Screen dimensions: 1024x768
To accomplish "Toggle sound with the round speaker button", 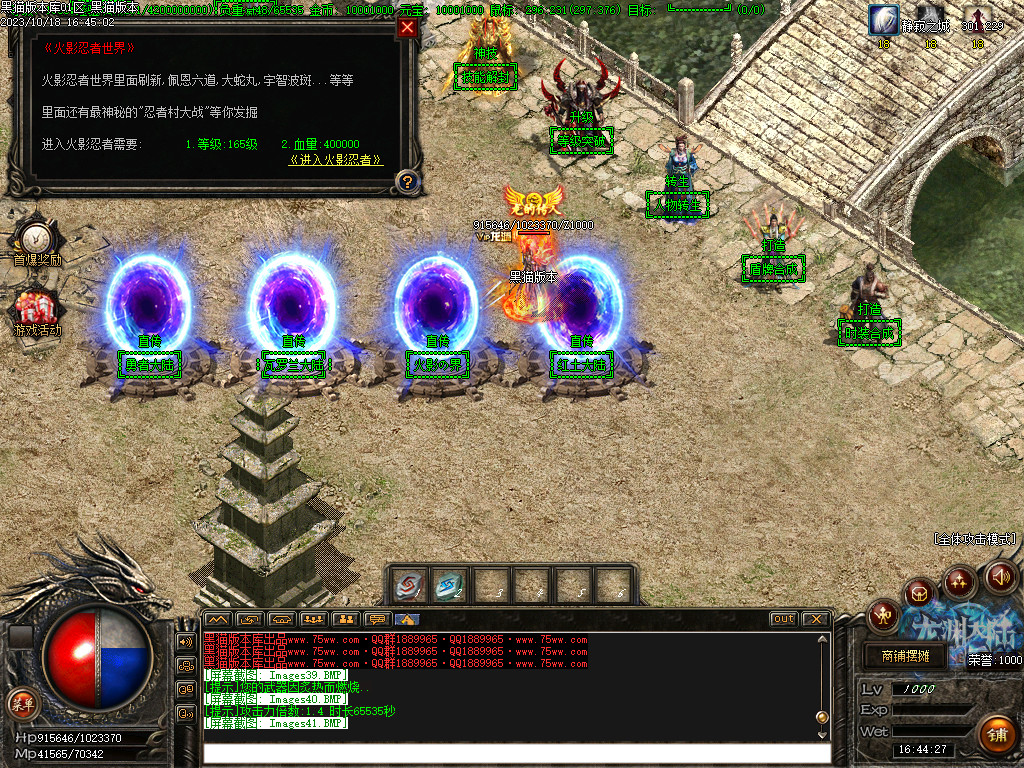I will pyautogui.click(x=1000, y=576).
